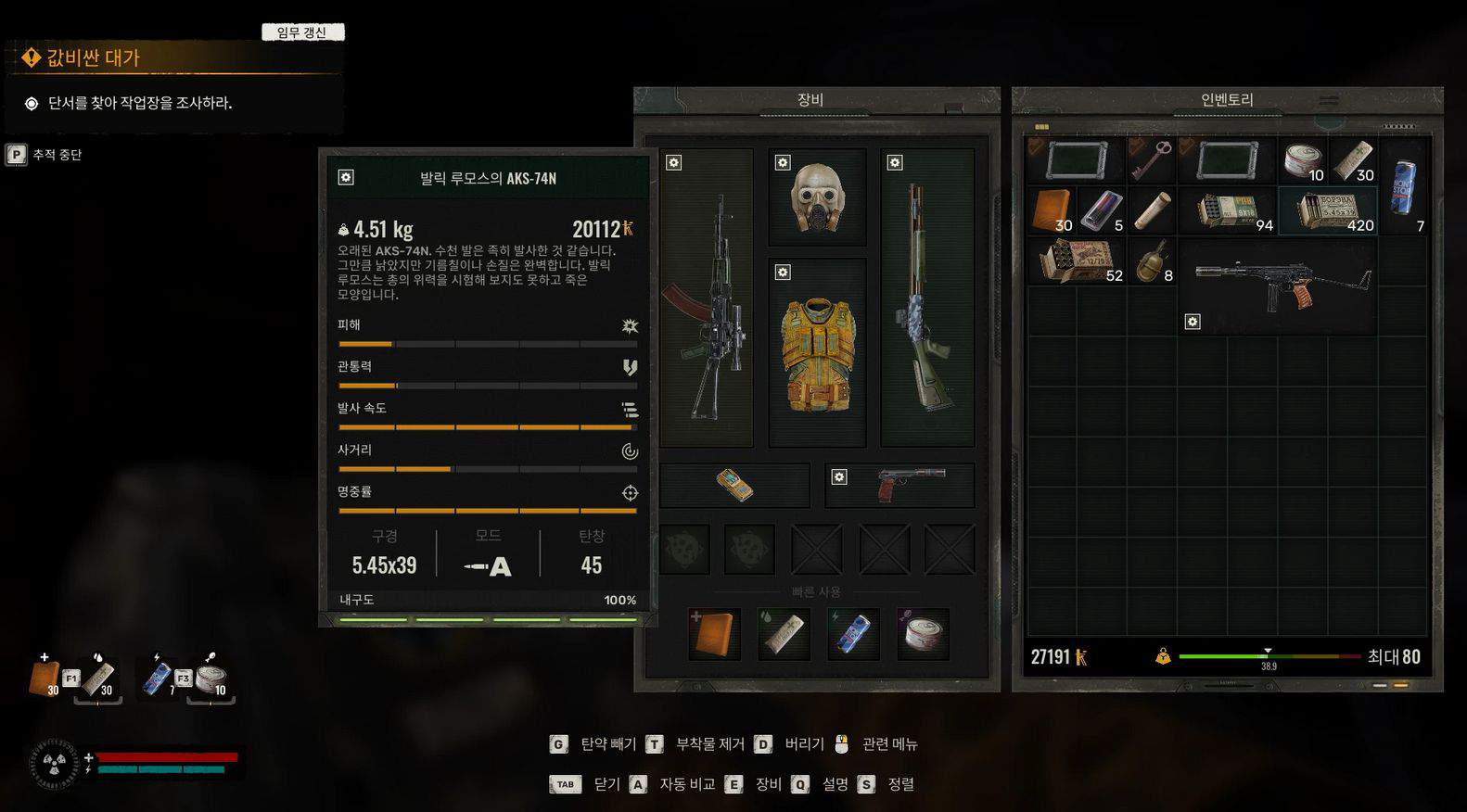Select the Non Stop energy drink can (7)
The width and height of the screenshot is (1467, 812).
1404,185
